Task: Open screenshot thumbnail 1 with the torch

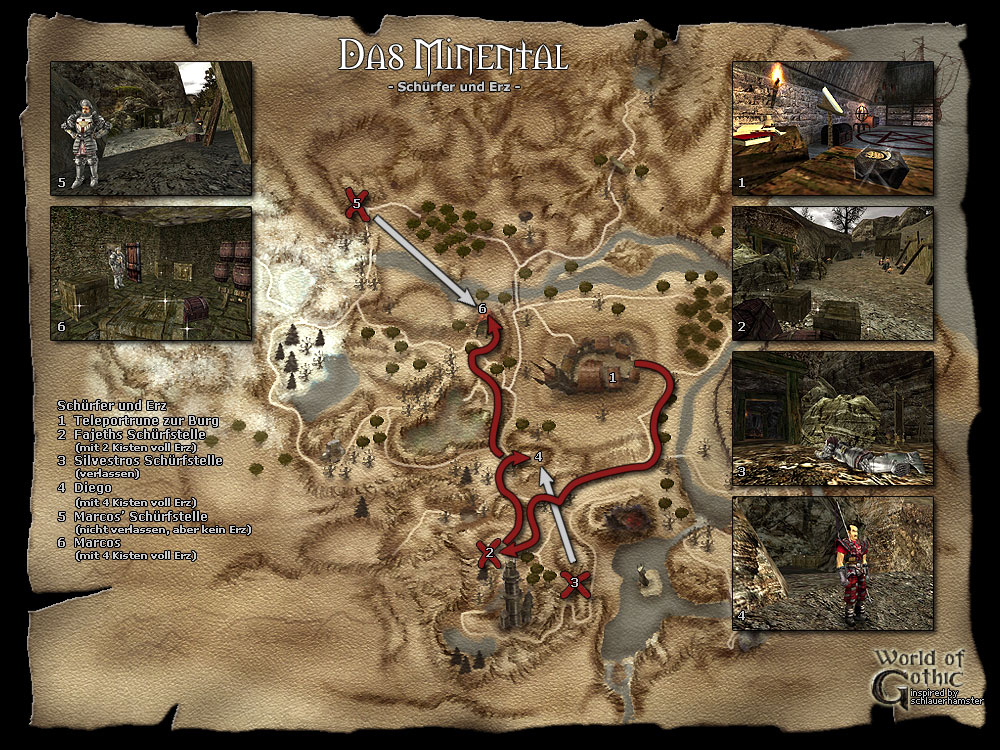Action: click(x=832, y=128)
